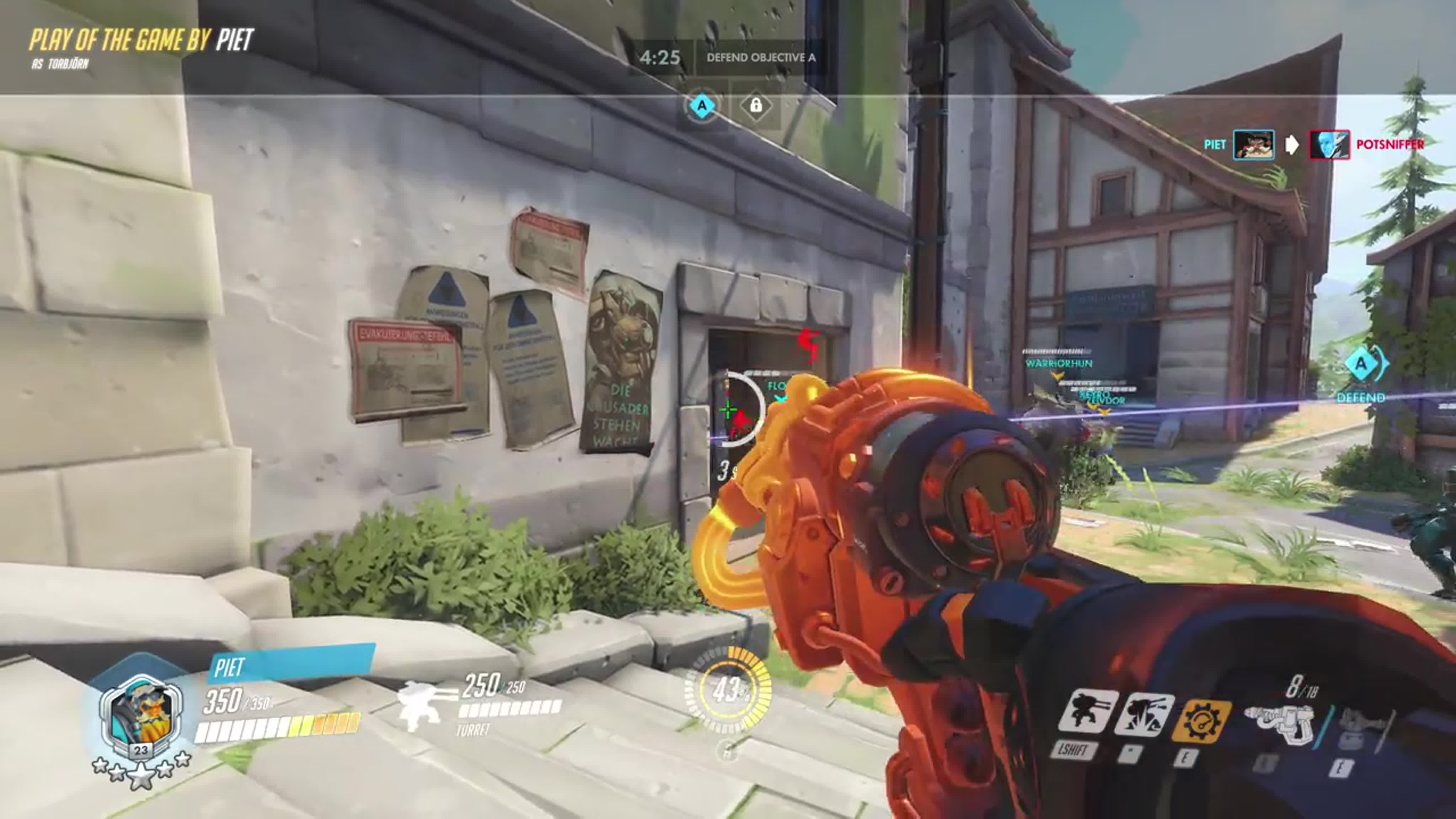Click the Defend A waypoint marker
Screen dimensions: 1456x819
pos(1361,364)
